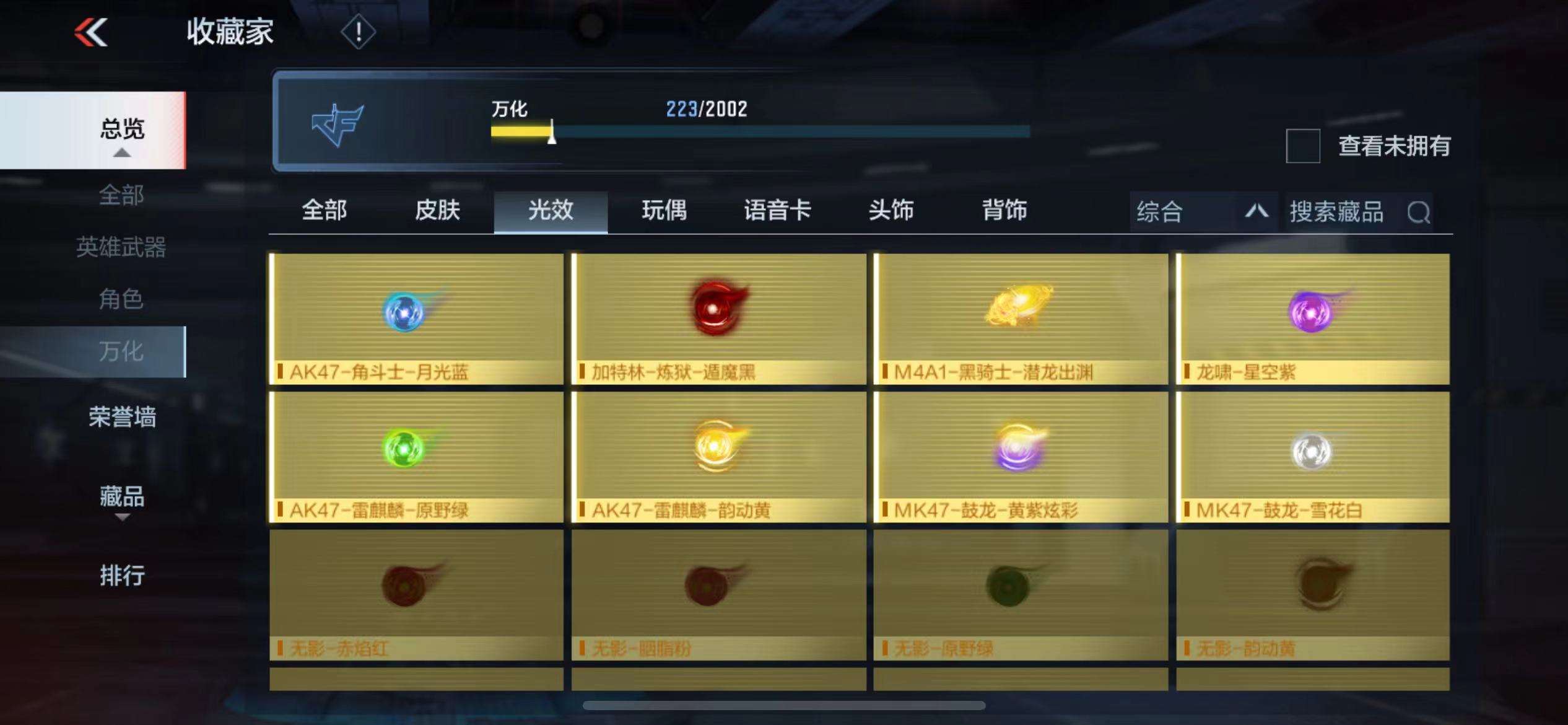Show the 排行 ranking page
Viewport: 1568px width, 725px height.
coord(121,576)
